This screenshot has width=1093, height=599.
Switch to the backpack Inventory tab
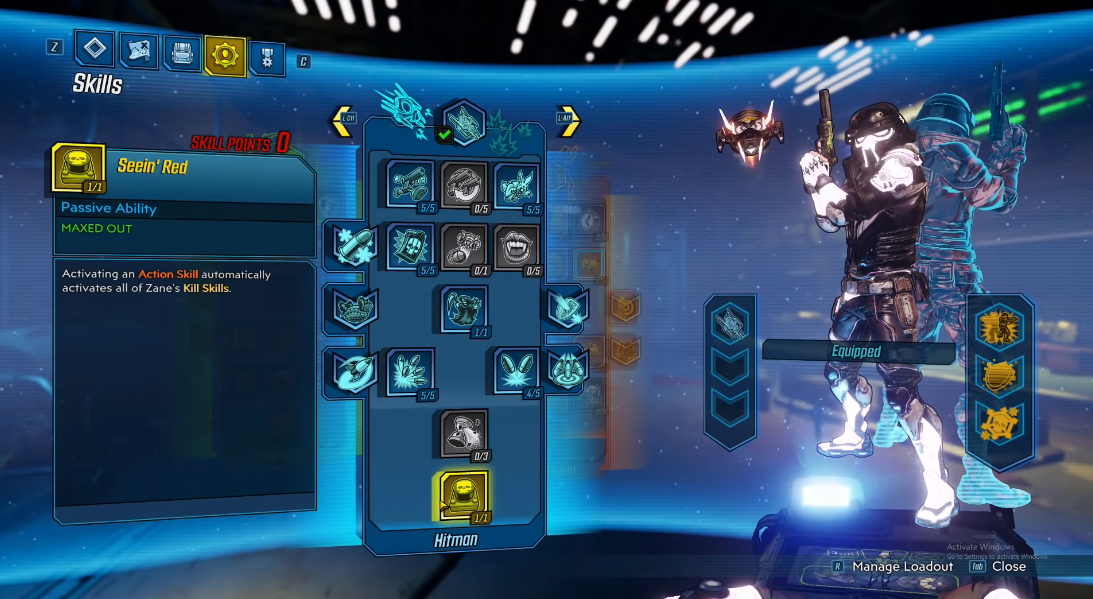pyautogui.click(x=181, y=53)
